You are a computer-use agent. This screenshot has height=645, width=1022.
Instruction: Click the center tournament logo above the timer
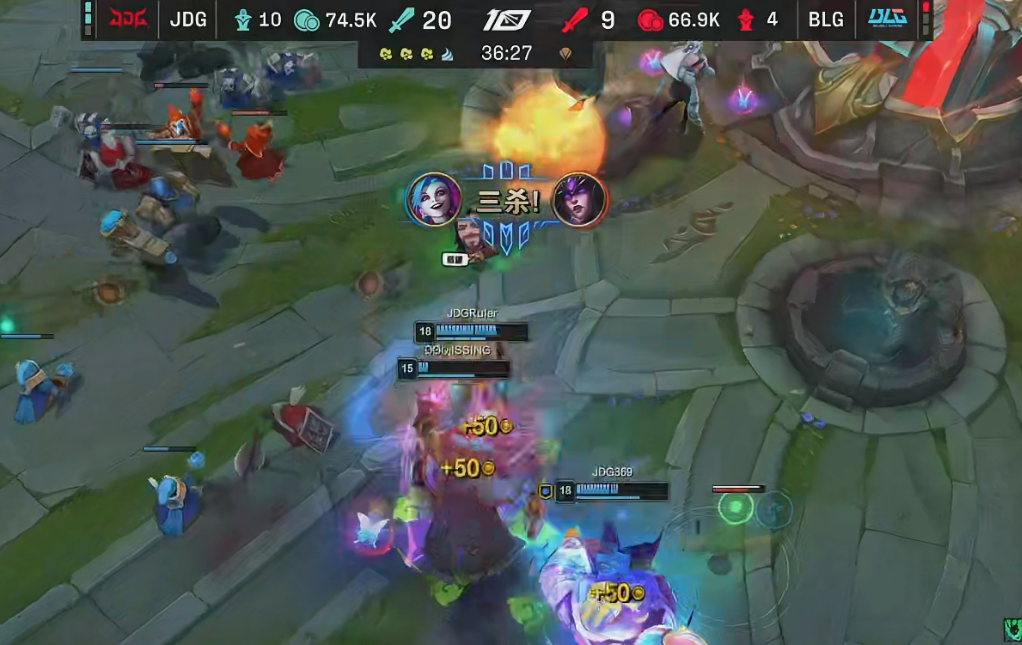[507, 20]
